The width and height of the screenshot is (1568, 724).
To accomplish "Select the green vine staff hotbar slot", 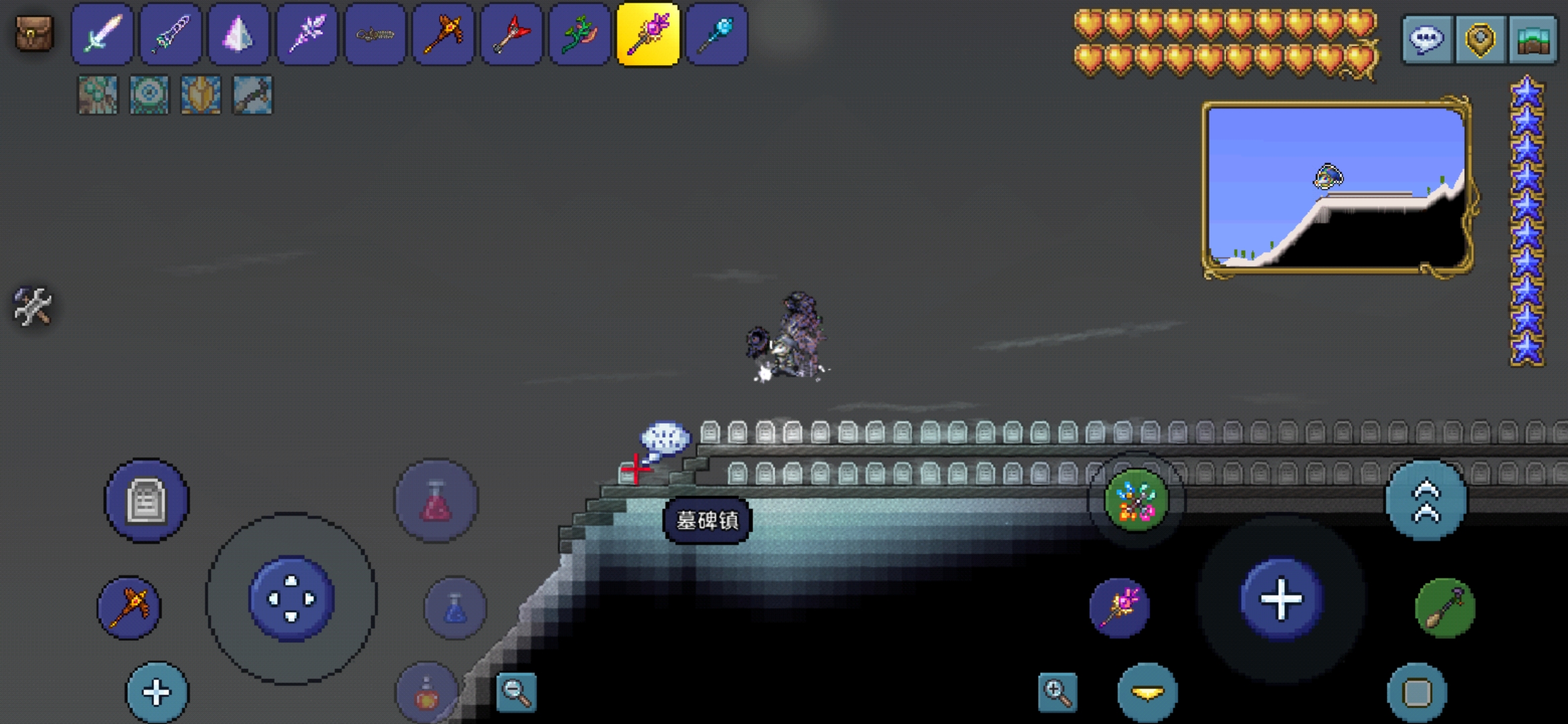I will [x=579, y=34].
